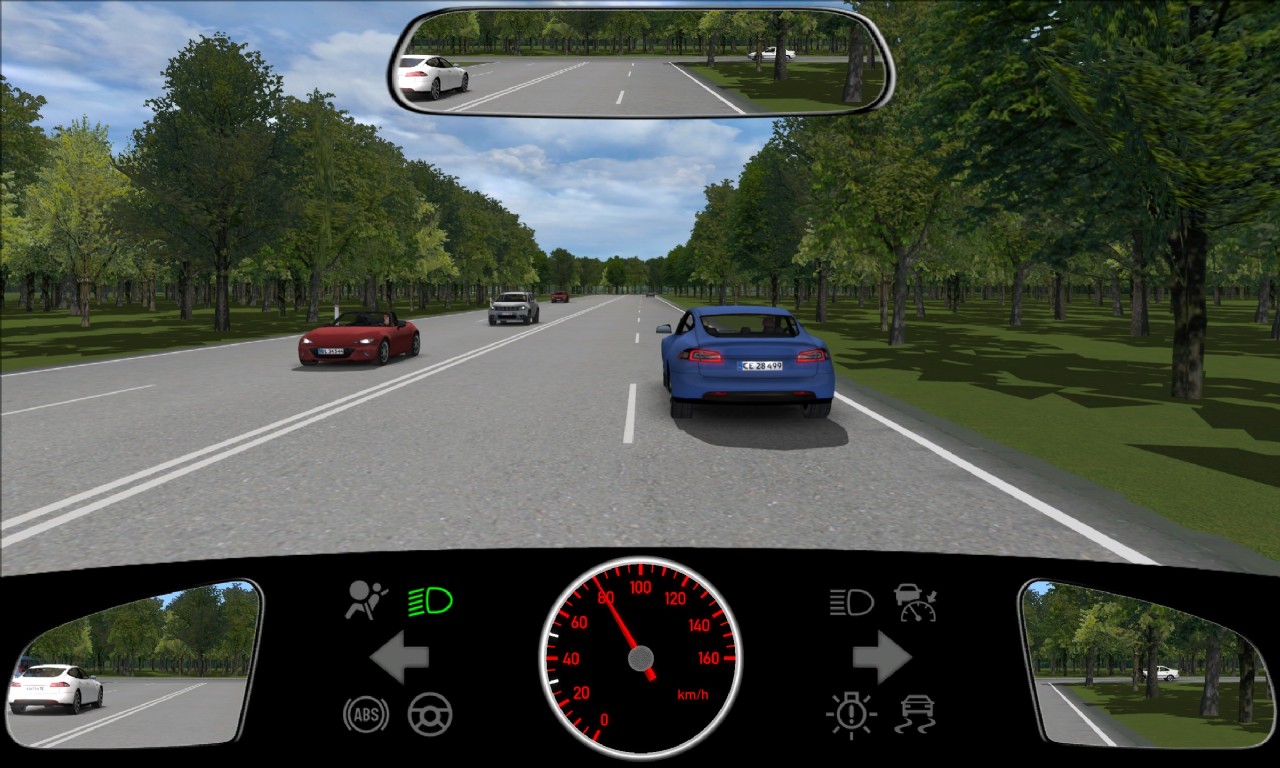Click the bulb failure warning icon
Screen dimensions: 1280x768
(x=851, y=715)
